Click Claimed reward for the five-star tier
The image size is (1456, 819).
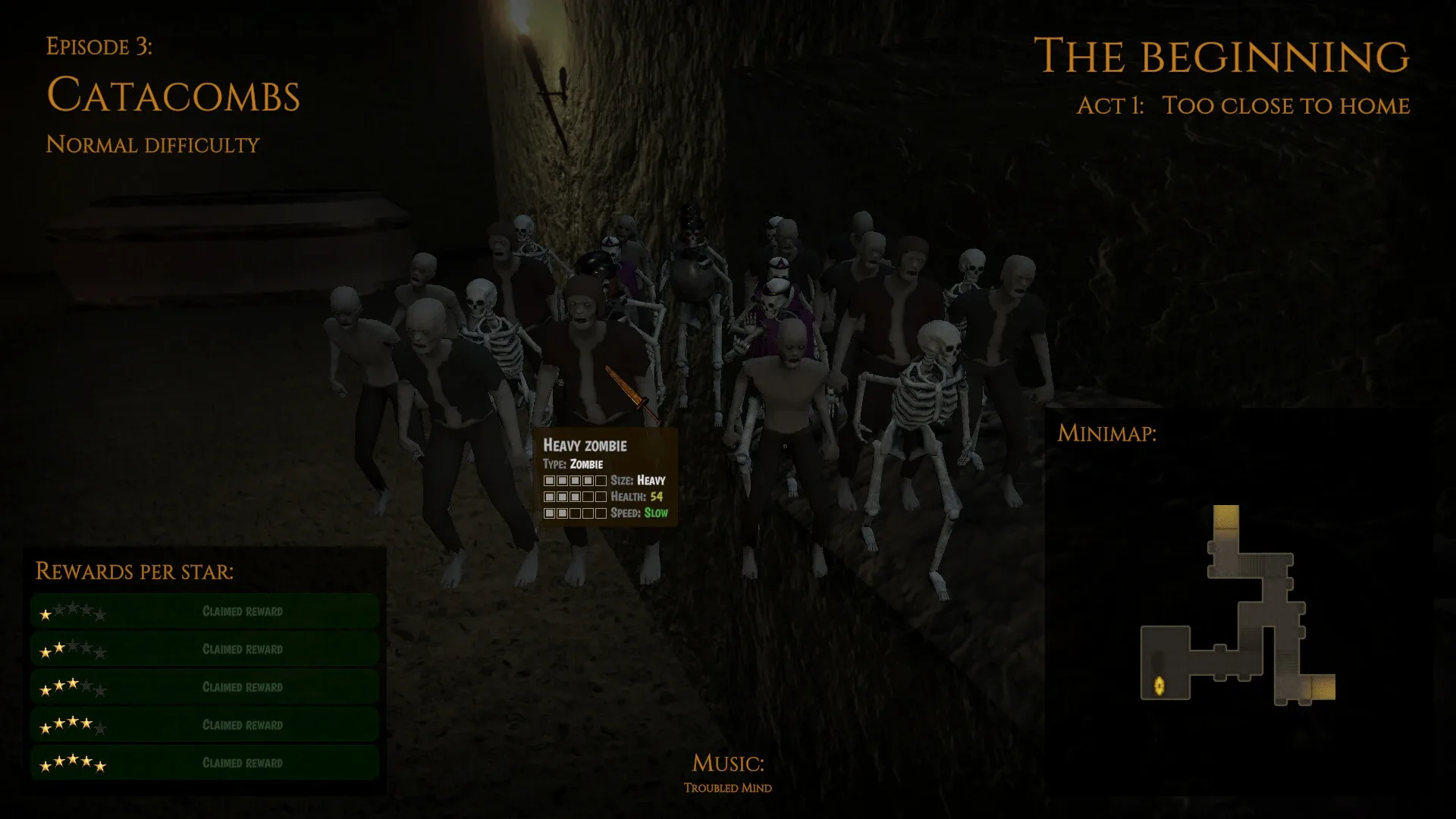pyautogui.click(x=243, y=763)
